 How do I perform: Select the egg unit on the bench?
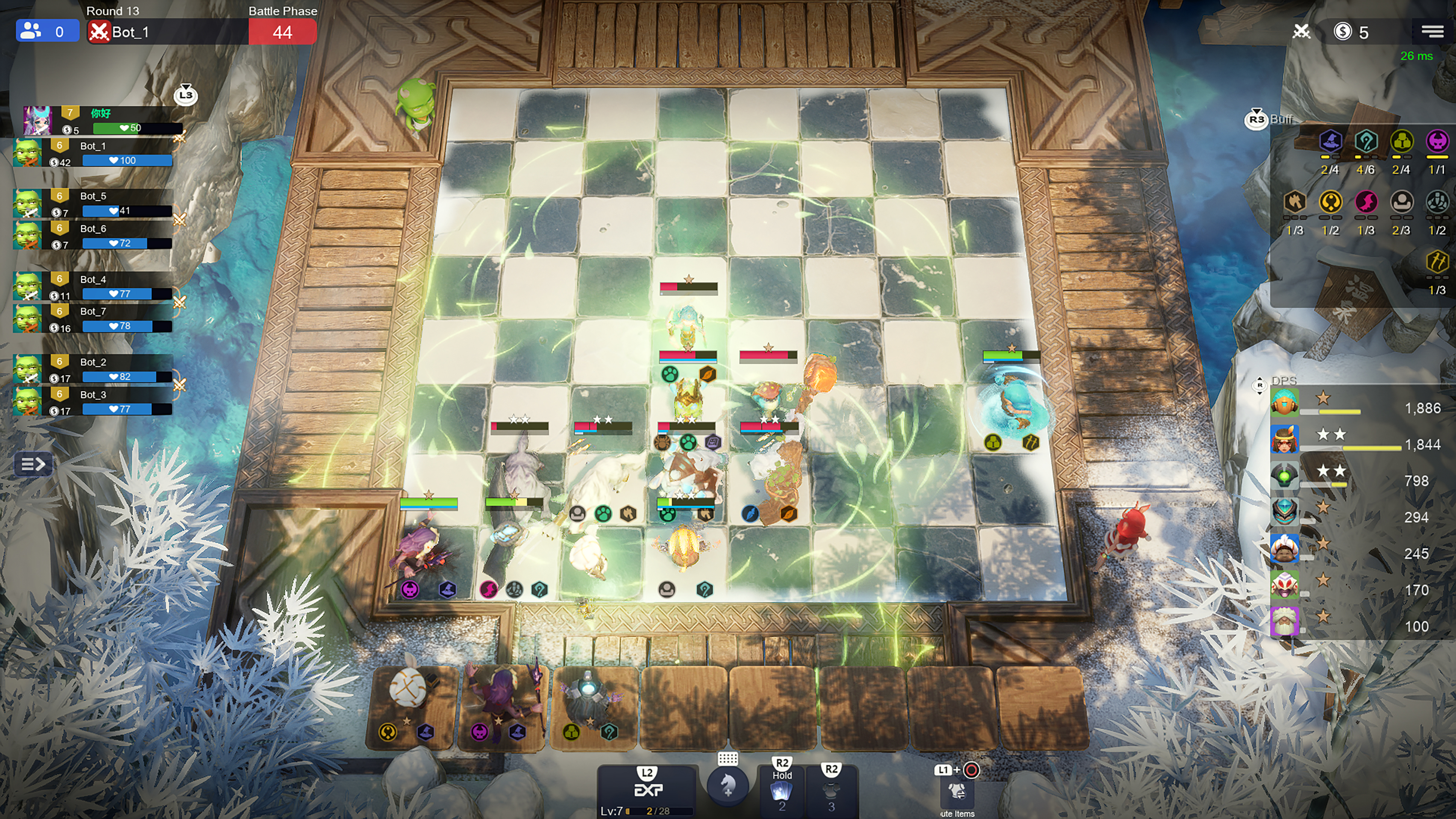click(409, 689)
